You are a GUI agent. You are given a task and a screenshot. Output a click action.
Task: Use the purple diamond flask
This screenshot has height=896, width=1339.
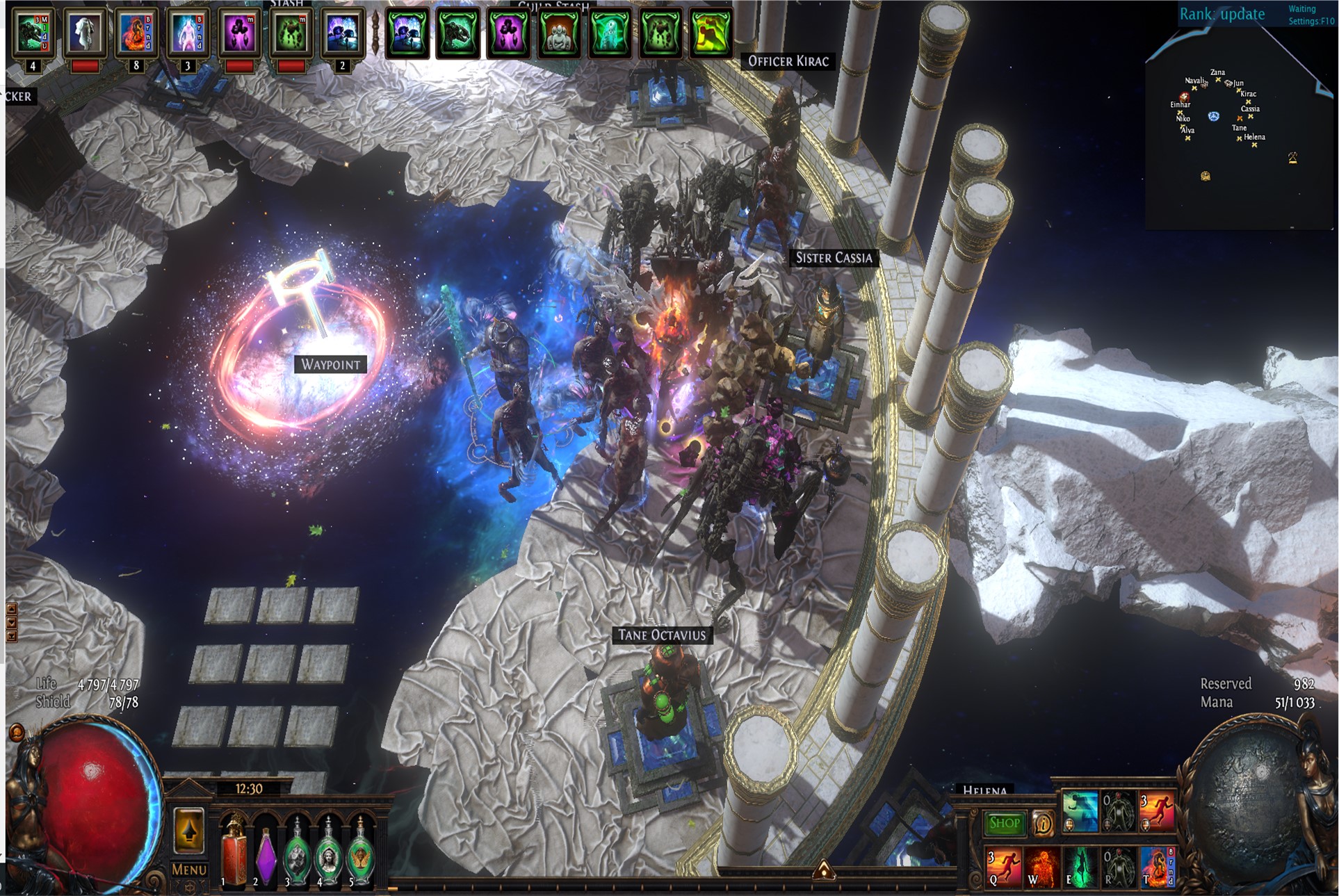tap(266, 855)
